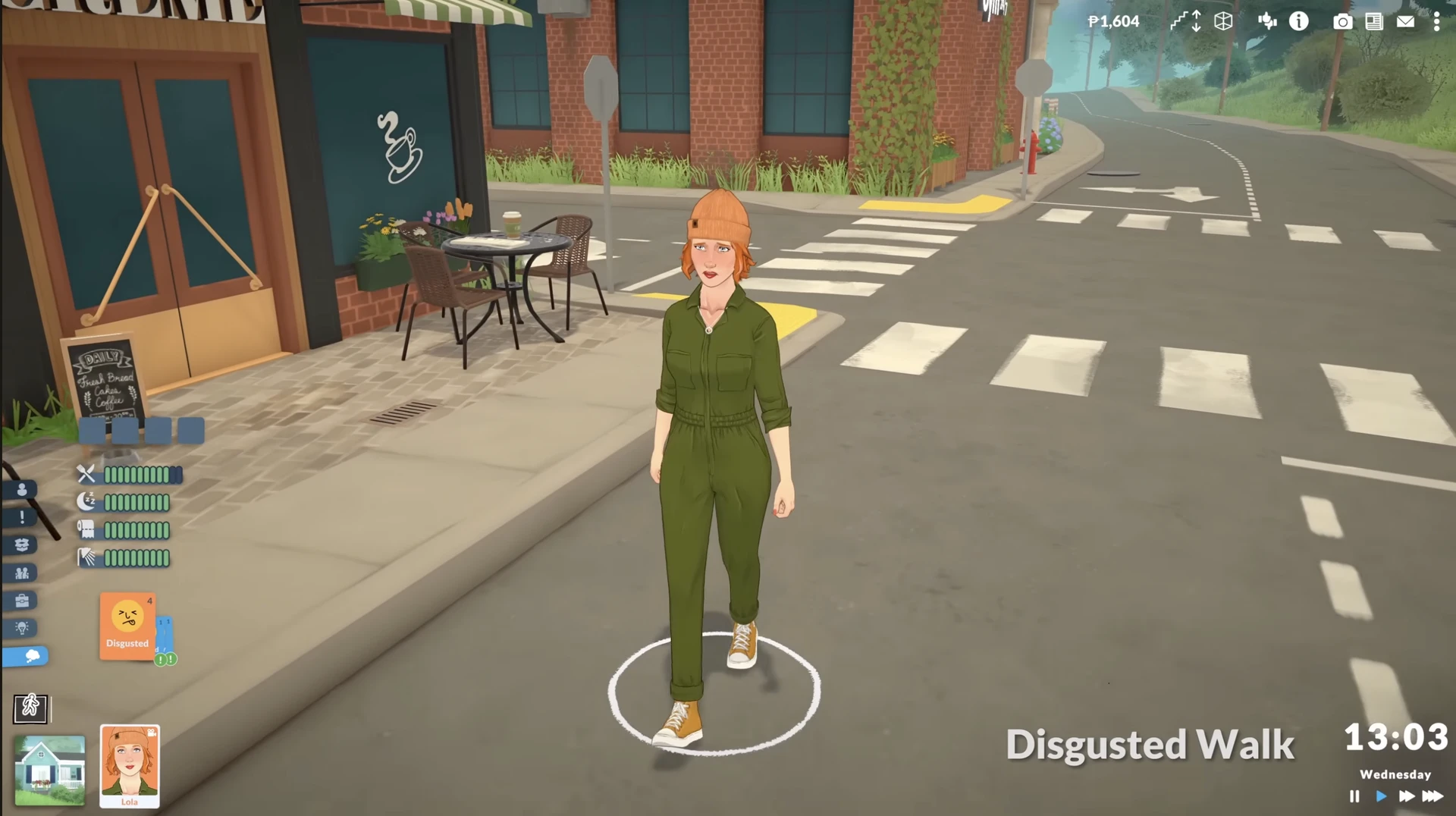Click the house thumbnail to go home
The image size is (1456, 816).
pyautogui.click(x=50, y=770)
